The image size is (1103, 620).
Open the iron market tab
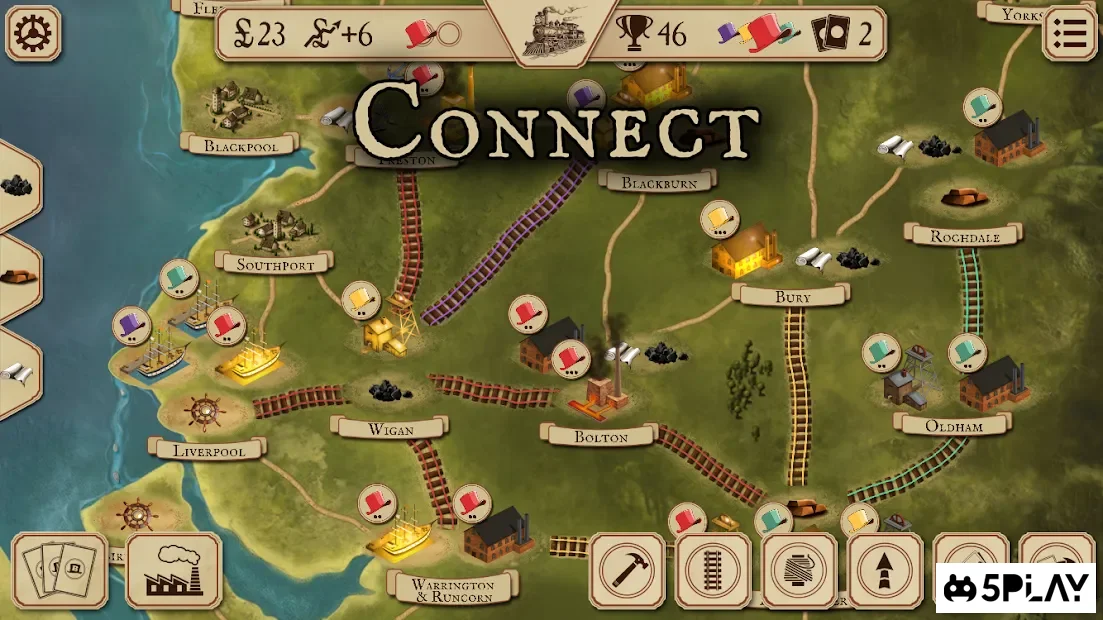coord(15,277)
